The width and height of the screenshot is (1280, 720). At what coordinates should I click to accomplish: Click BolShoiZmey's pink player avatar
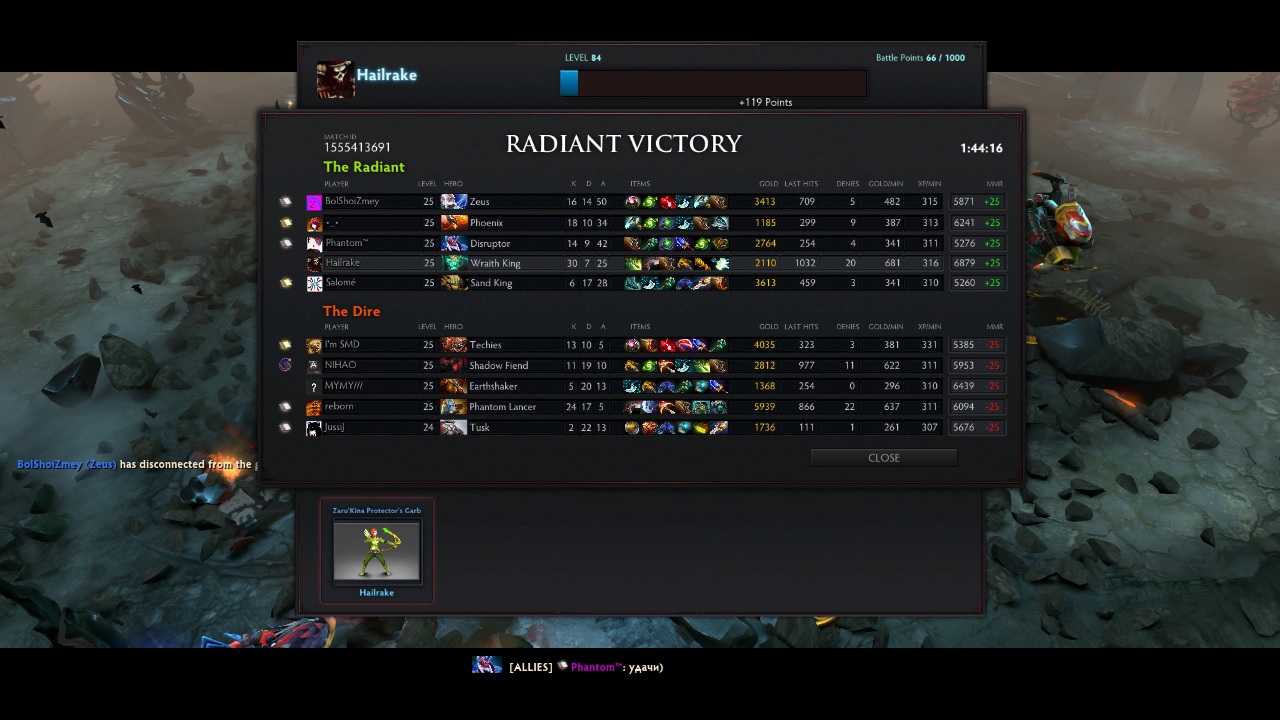(x=314, y=202)
